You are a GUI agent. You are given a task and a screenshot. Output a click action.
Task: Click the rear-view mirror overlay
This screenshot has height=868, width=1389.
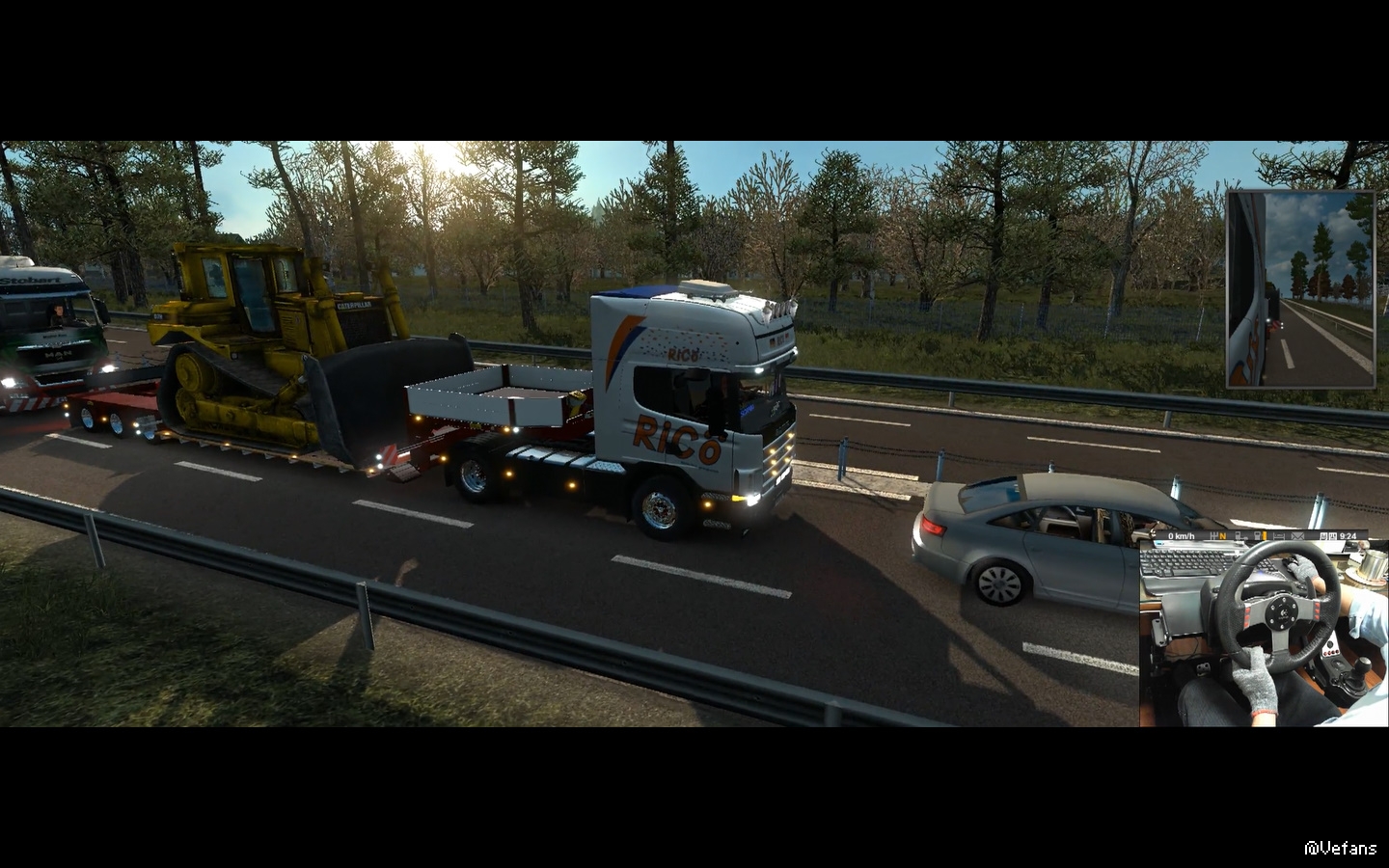click(x=1300, y=289)
